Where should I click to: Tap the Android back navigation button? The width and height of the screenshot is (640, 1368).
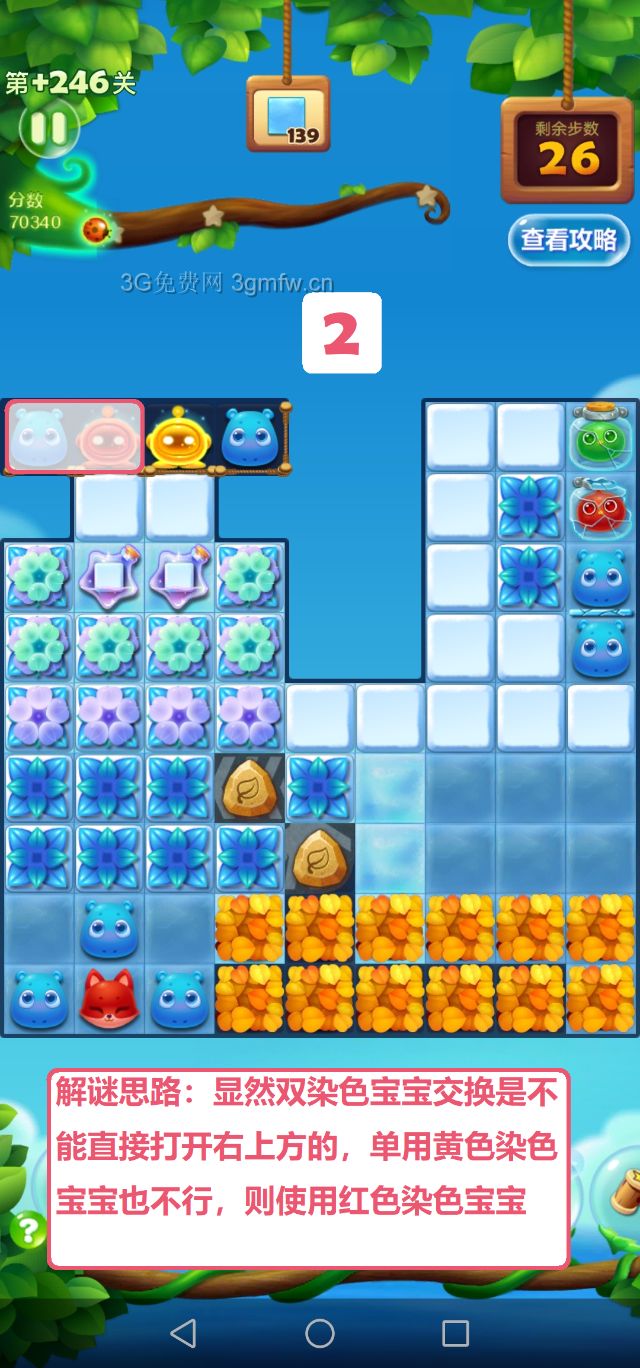(183, 1333)
